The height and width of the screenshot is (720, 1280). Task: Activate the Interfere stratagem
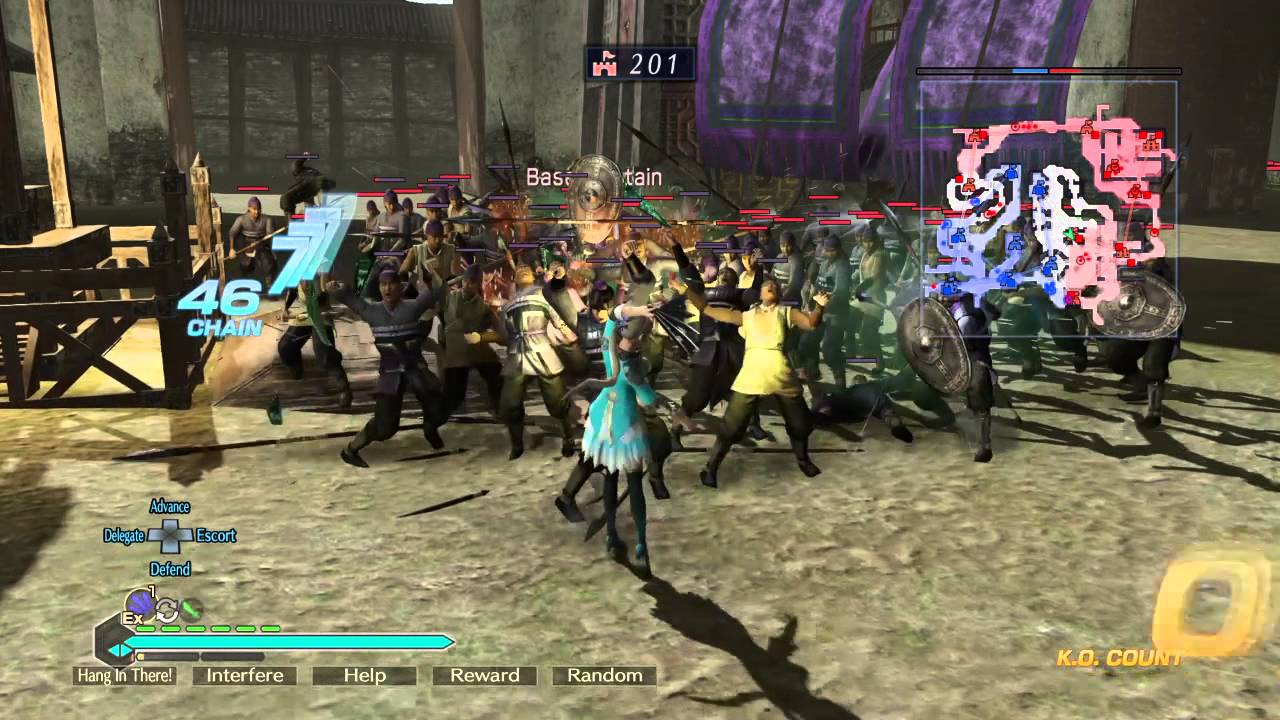tap(245, 676)
